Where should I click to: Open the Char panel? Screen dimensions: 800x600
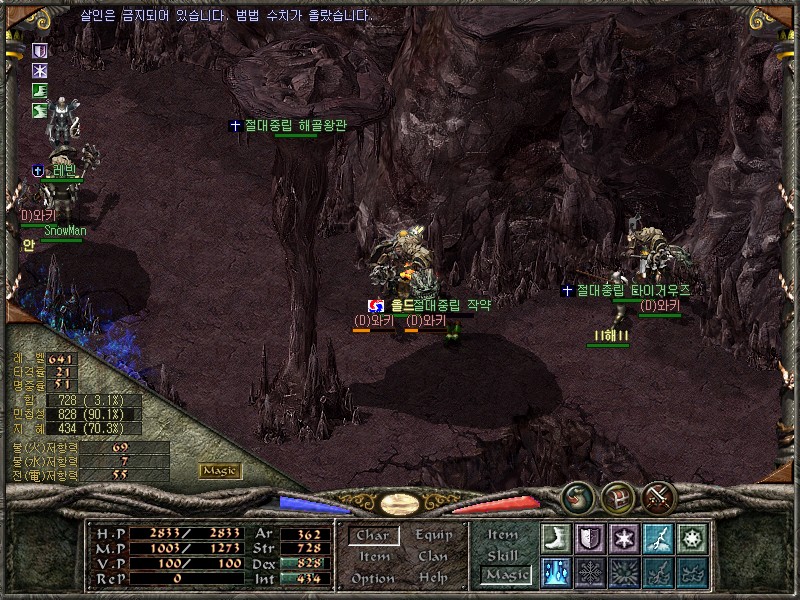pos(373,536)
